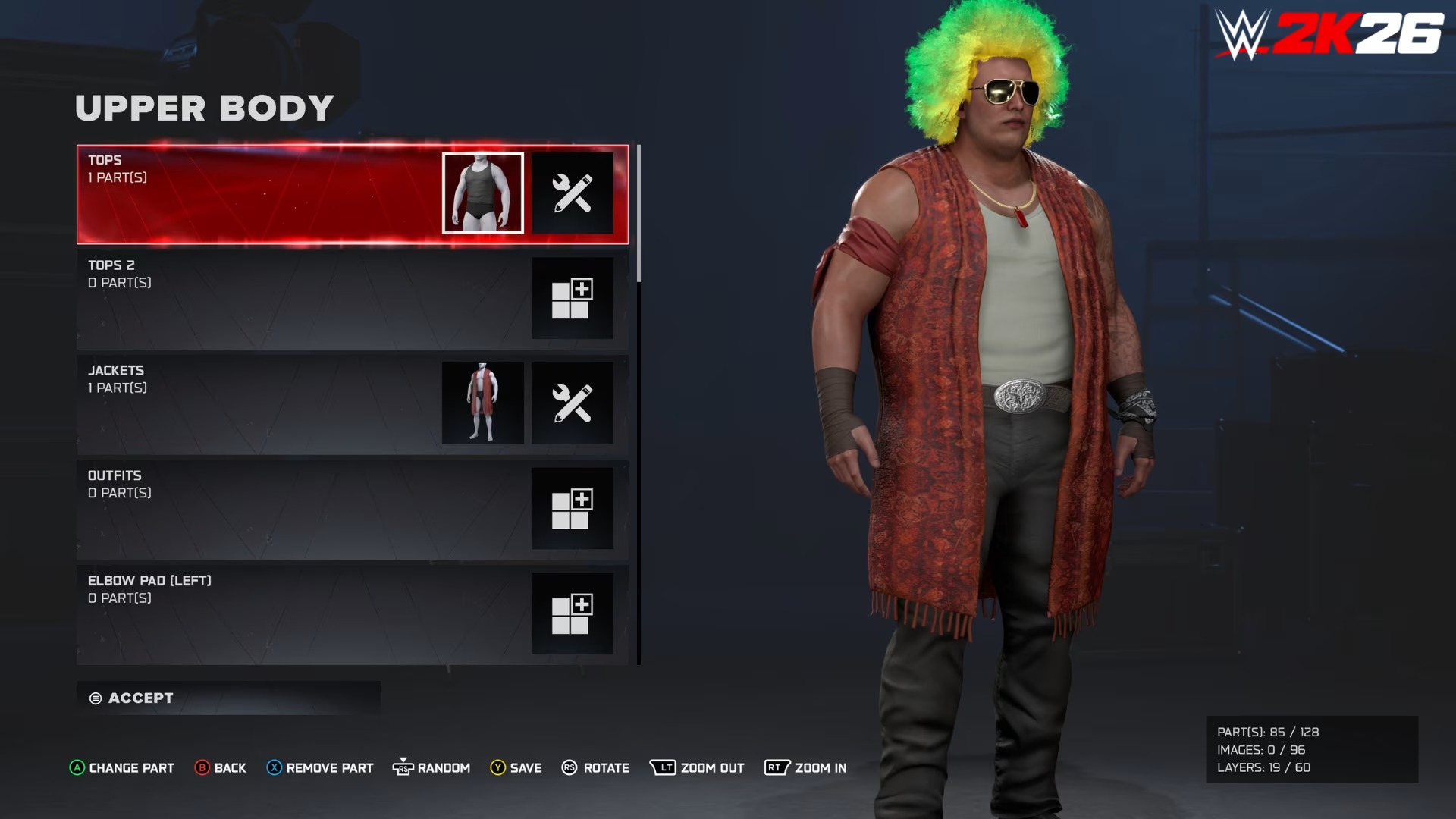1456x819 pixels.
Task: Click the Random dice icon
Action: click(x=405, y=767)
